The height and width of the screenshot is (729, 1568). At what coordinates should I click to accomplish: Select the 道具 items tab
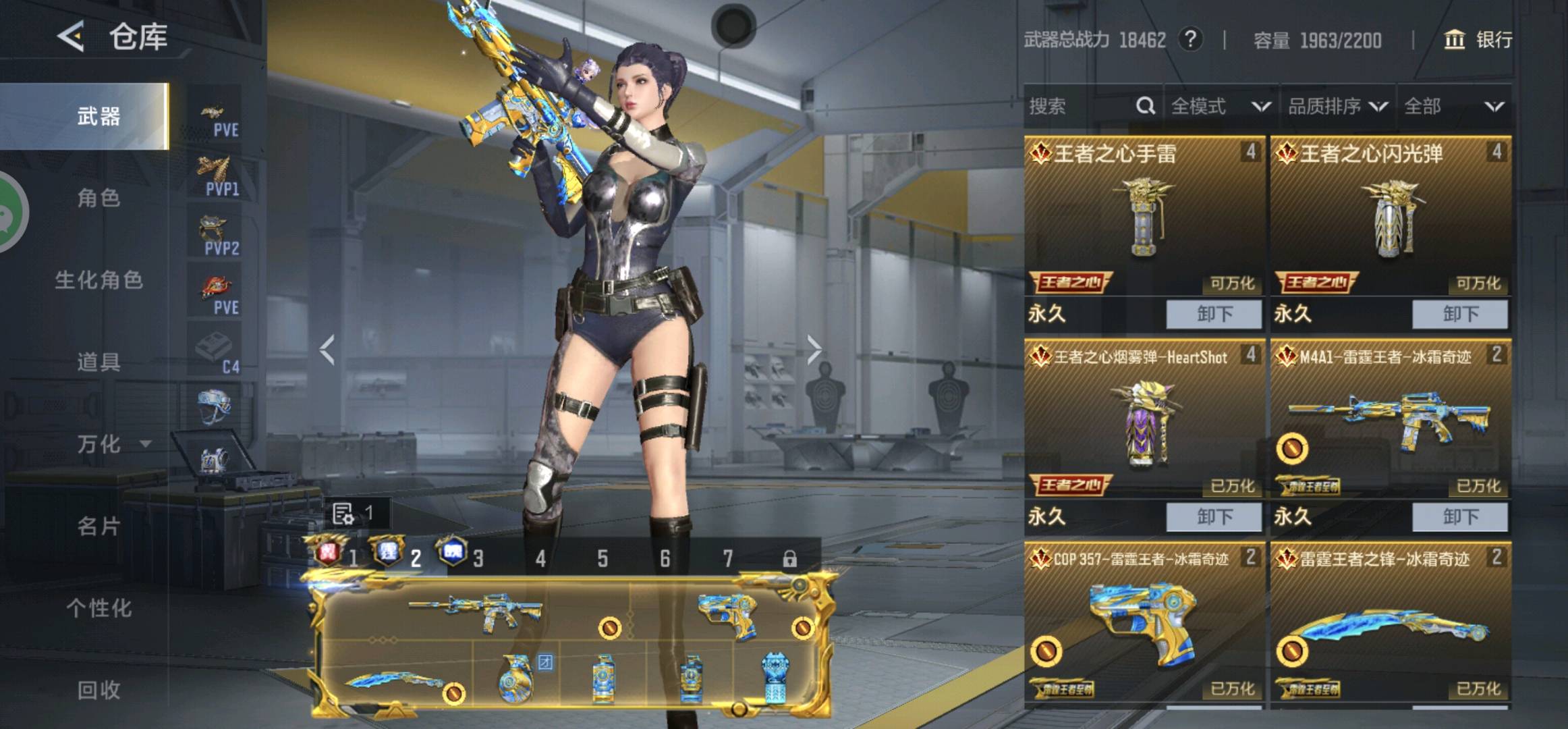pyautogui.click(x=99, y=362)
